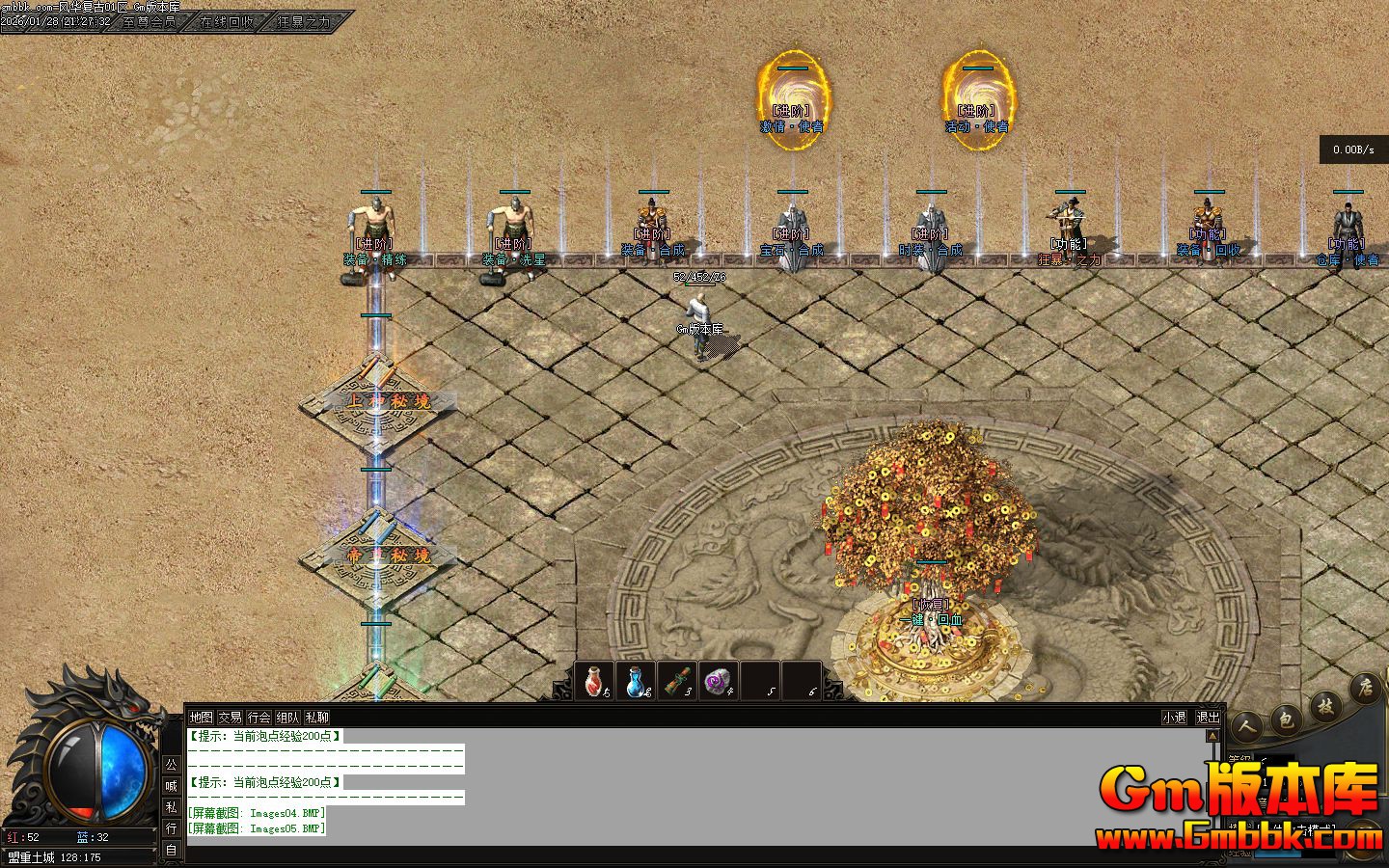Open the skills panel (技)
Screen dimensions: 1389x868
(x=1327, y=705)
